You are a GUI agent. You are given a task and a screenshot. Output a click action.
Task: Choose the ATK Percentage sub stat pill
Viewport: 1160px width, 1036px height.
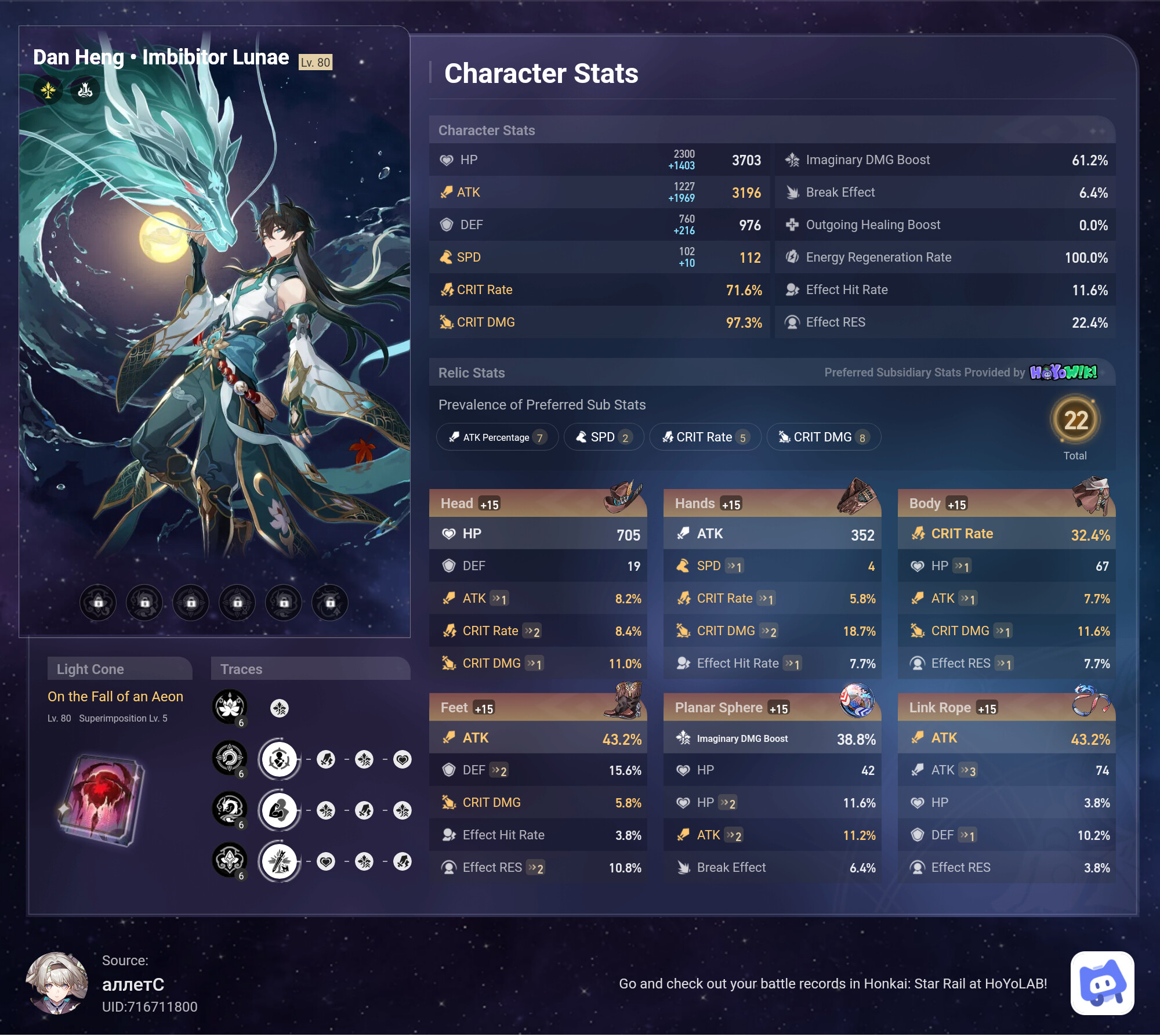pos(497,437)
